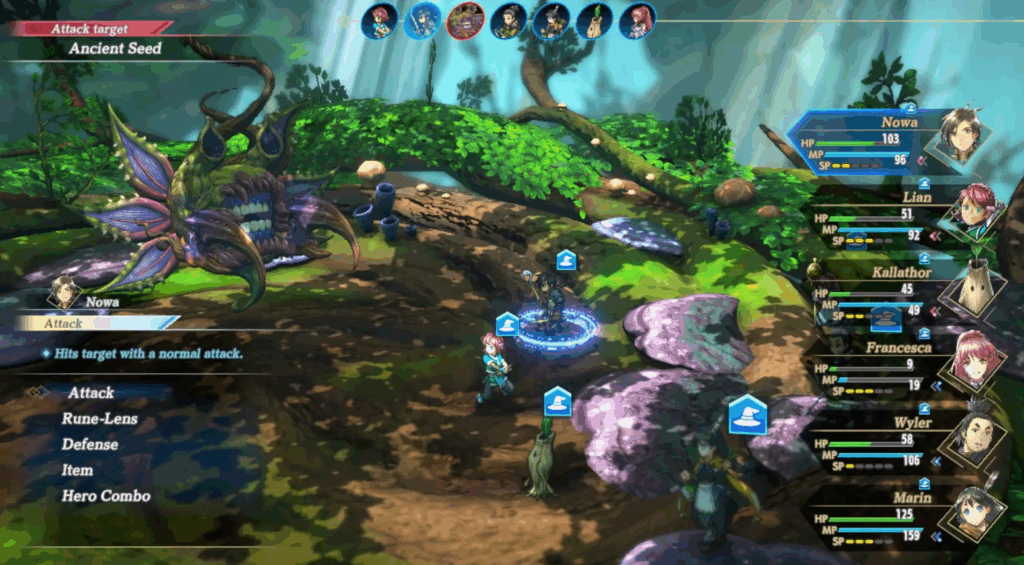1024x565 pixels.
Task: Select Francesca's party status panel
Action: click(890, 367)
